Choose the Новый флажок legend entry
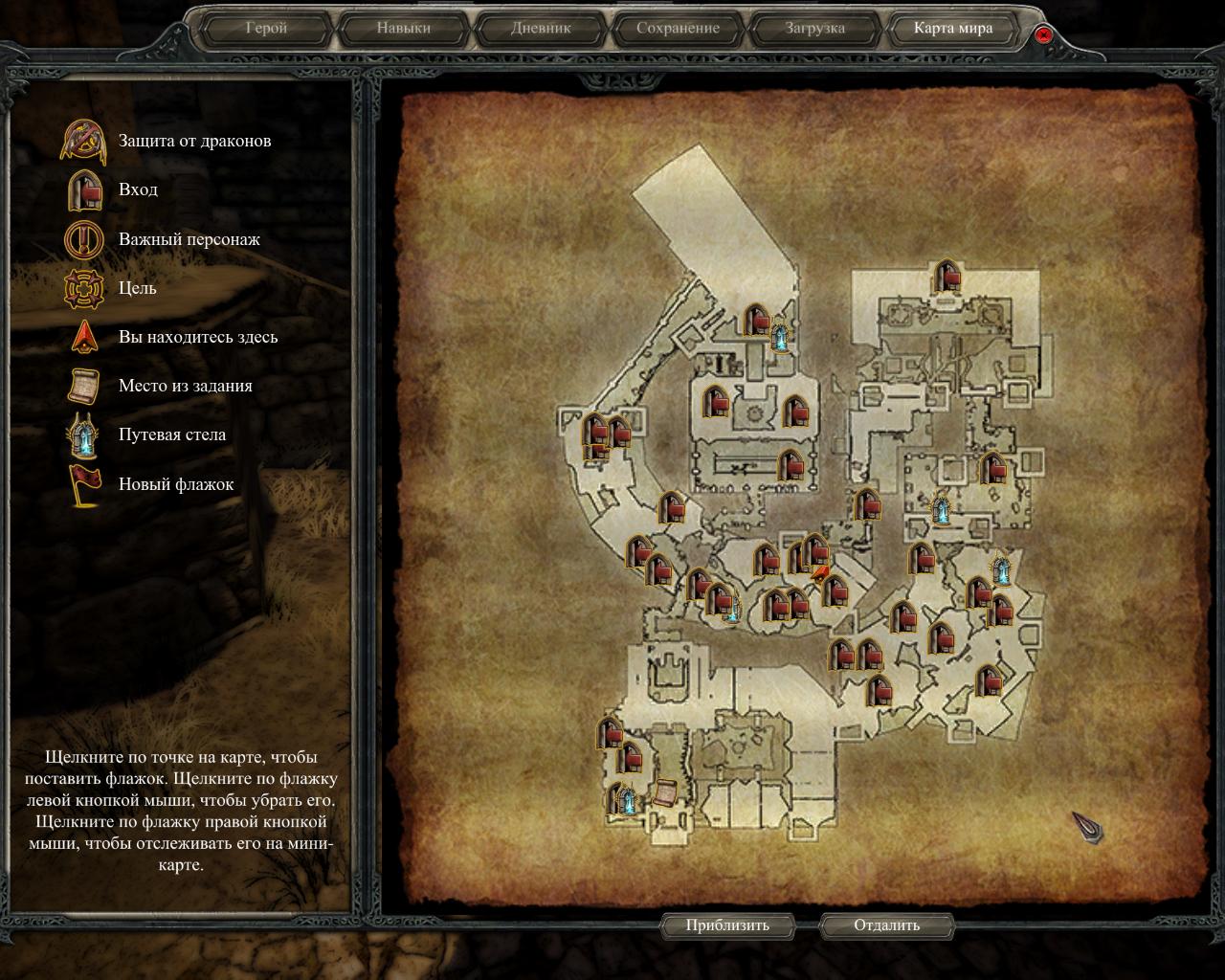This screenshot has height=980, width=1225. (175, 484)
